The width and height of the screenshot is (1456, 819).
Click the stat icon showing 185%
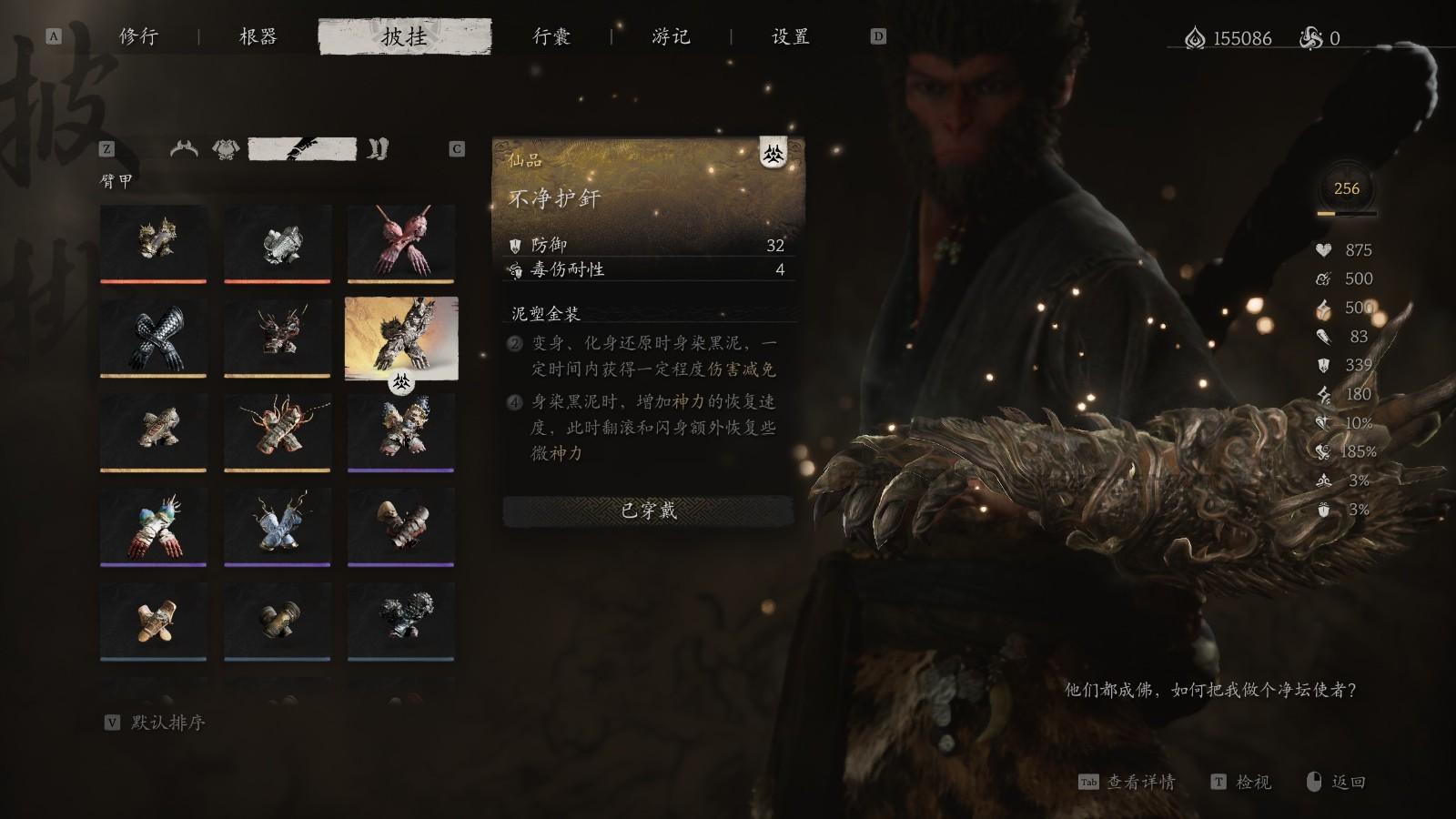point(1322,451)
